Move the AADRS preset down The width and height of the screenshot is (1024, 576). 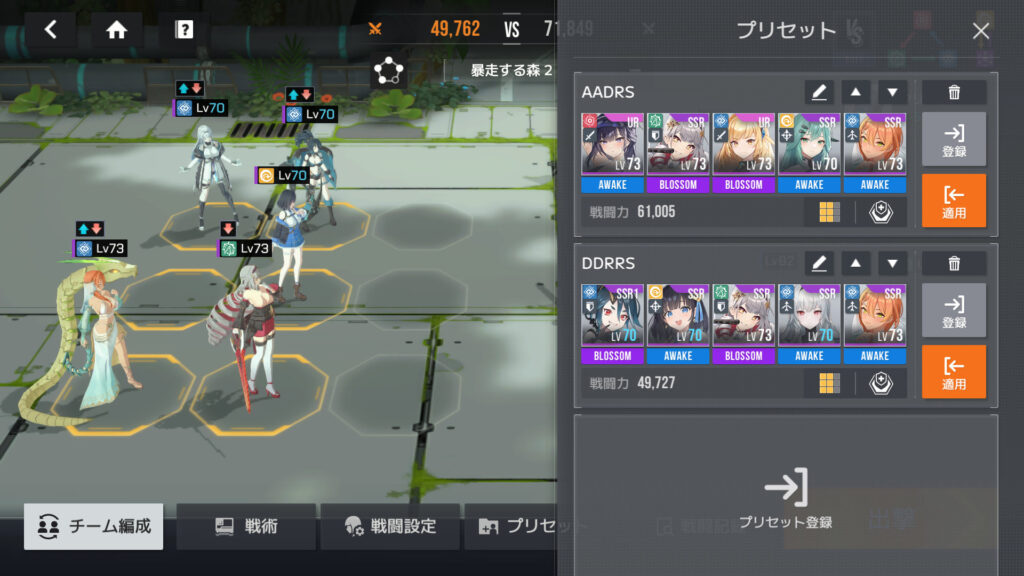tap(892, 92)
